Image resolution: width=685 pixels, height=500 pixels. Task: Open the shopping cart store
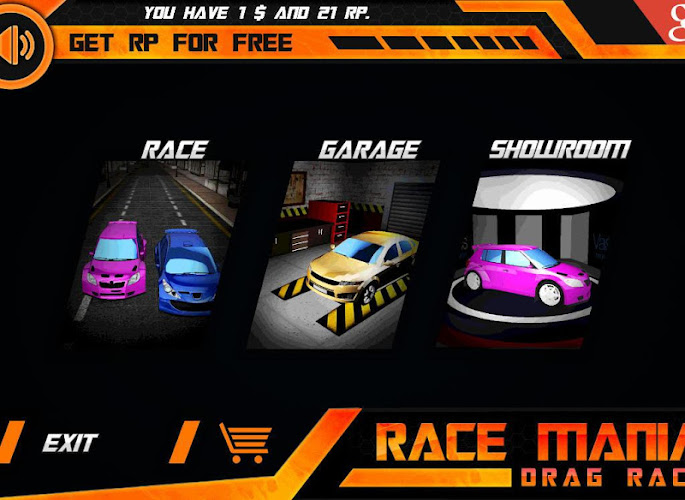coord(245,441)
